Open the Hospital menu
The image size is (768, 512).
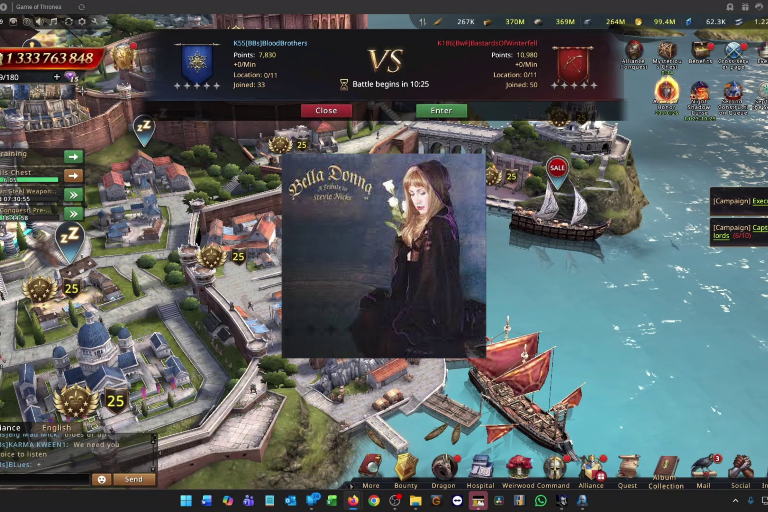(481, 468)
